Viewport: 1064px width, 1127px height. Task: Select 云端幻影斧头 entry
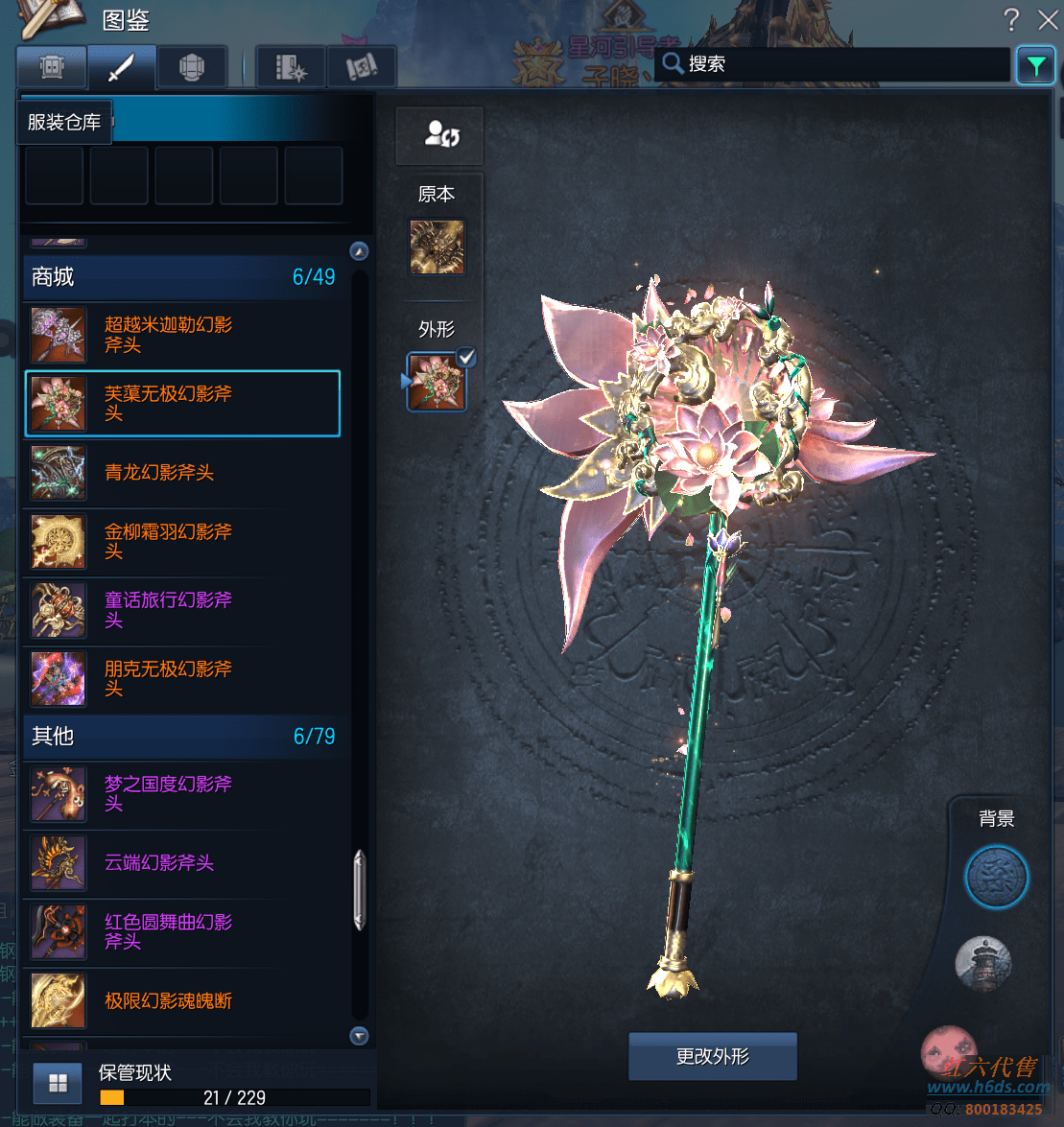[182, 863]
